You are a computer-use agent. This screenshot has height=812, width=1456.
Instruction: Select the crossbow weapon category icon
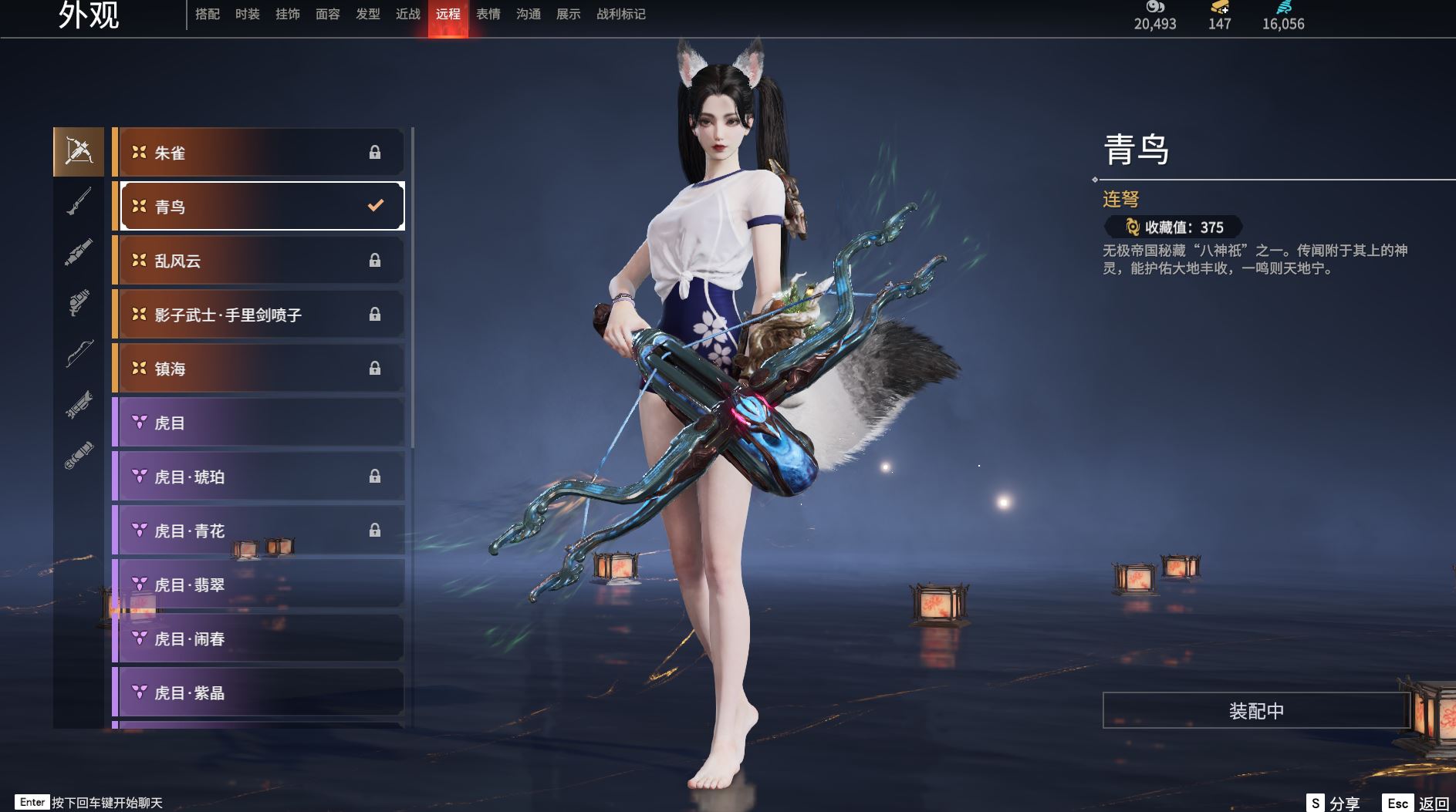click(79, 152)
